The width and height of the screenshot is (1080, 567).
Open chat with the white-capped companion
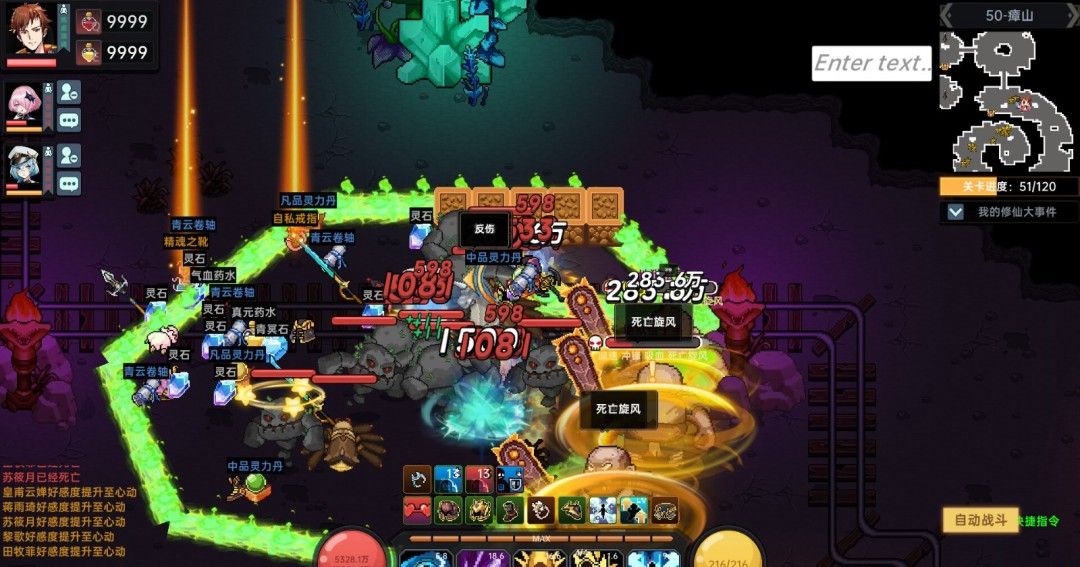(x=68, y=183)
